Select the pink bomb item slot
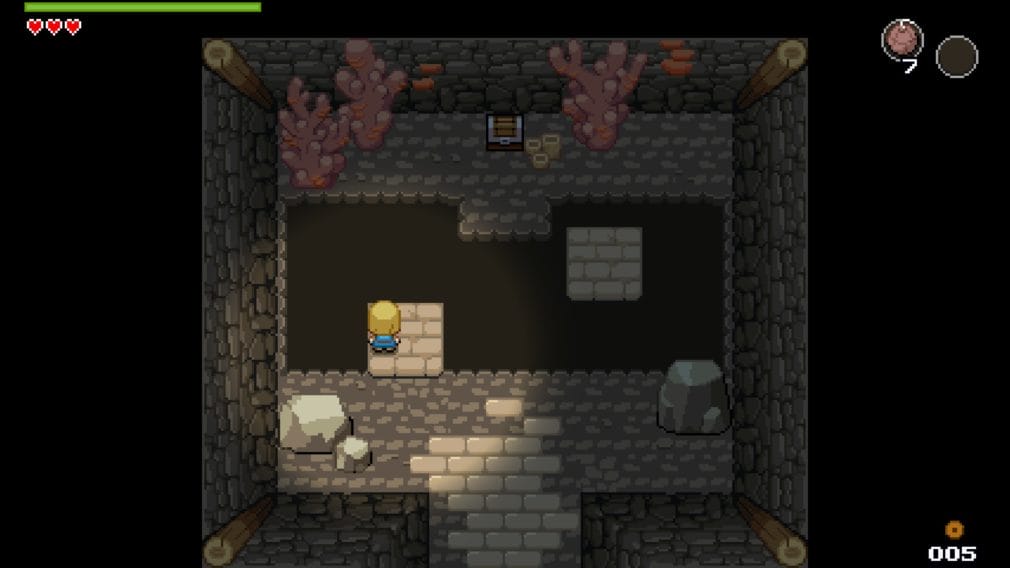This screenshot has width=1010, height=568. [x=902, y=42]
